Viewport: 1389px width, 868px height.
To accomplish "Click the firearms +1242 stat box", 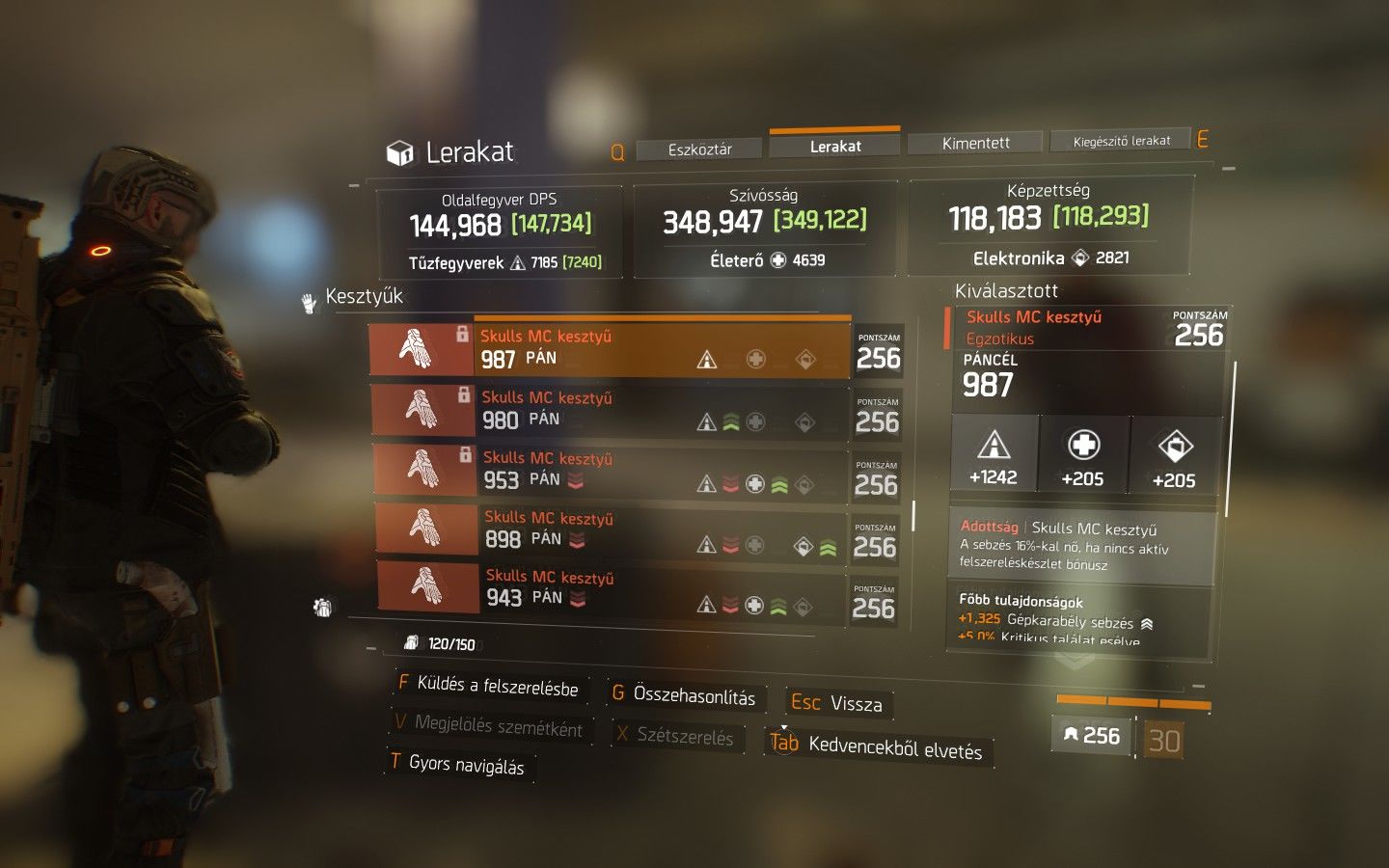I will tap(994, 453).
